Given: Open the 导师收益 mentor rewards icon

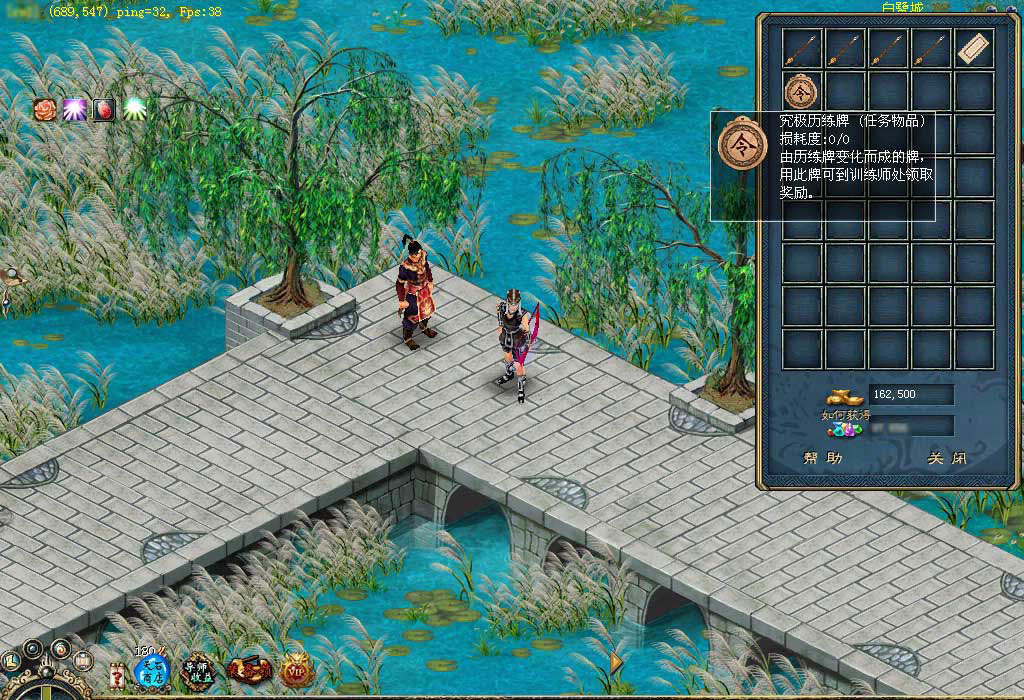Looking at the screenshot, I should (x=199, y=671).
